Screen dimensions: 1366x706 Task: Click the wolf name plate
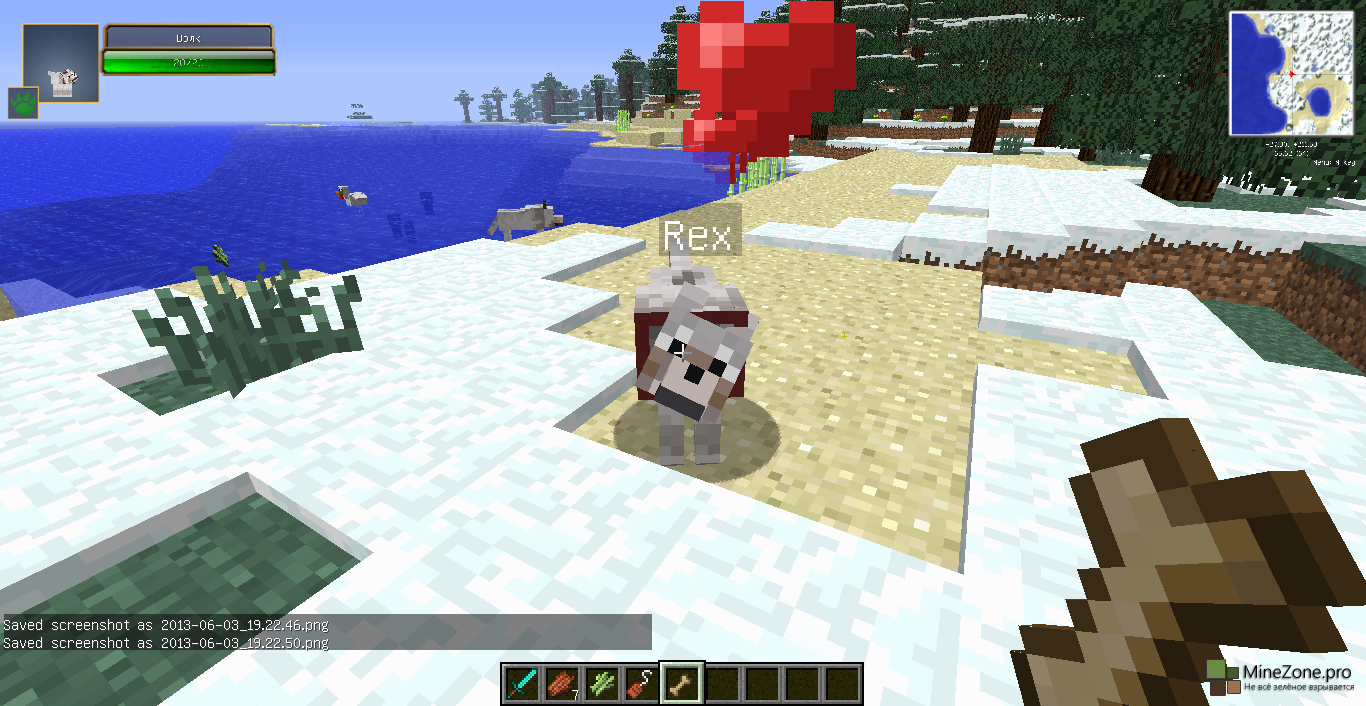tap(188, 37)
